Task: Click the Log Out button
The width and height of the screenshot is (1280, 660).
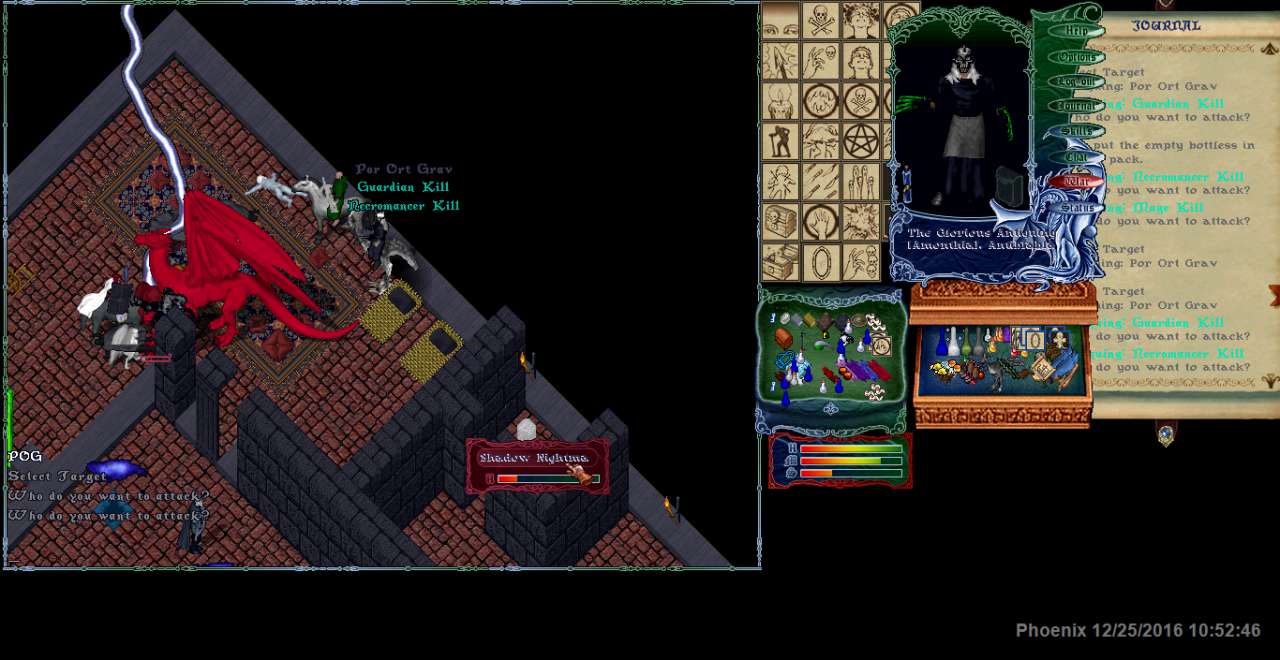Action: point(1077,82)
